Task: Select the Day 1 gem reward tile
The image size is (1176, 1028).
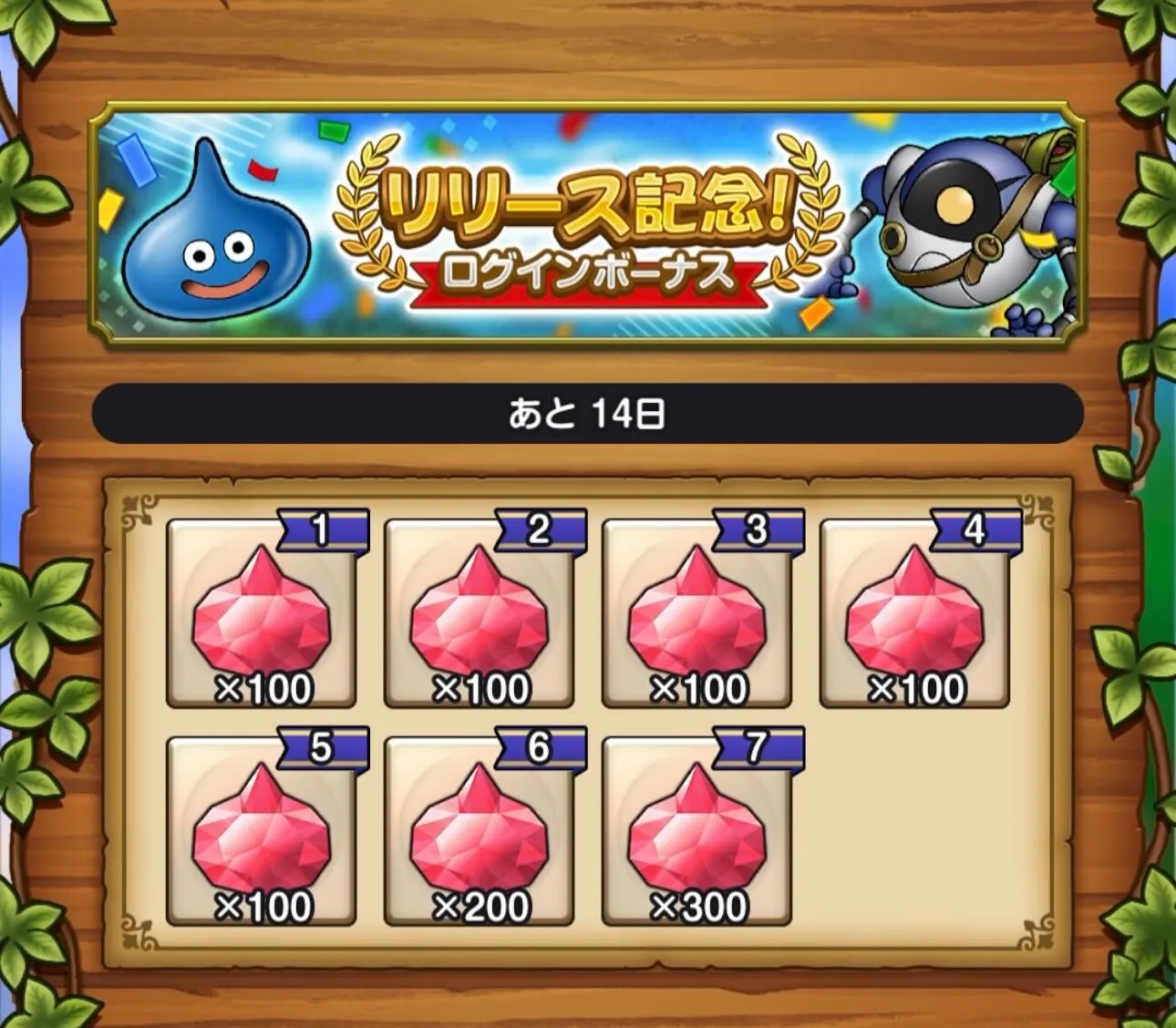Action: pos(262,615)
